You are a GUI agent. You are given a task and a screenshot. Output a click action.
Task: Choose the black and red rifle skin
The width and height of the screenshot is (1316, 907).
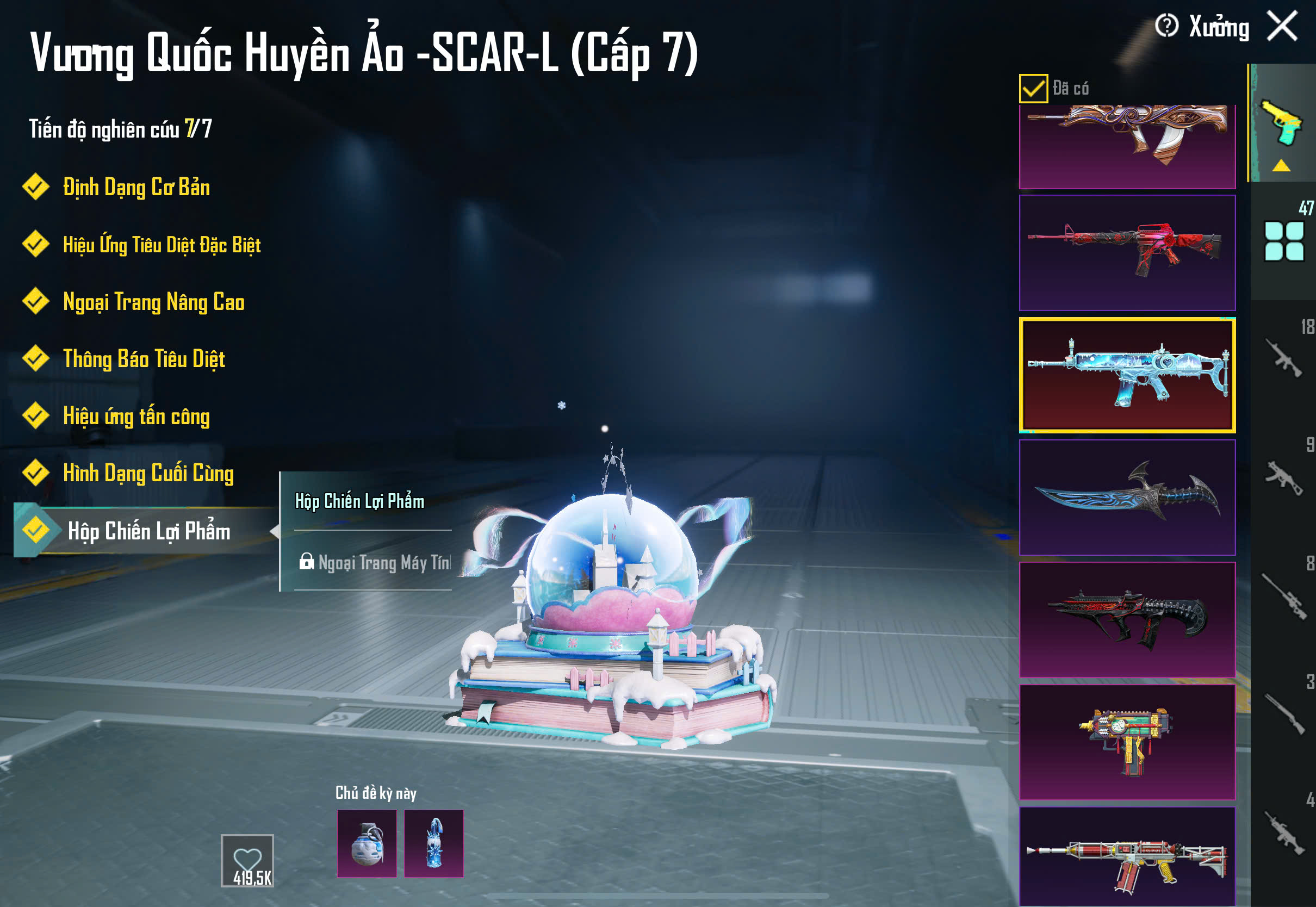pos(1127,619)
